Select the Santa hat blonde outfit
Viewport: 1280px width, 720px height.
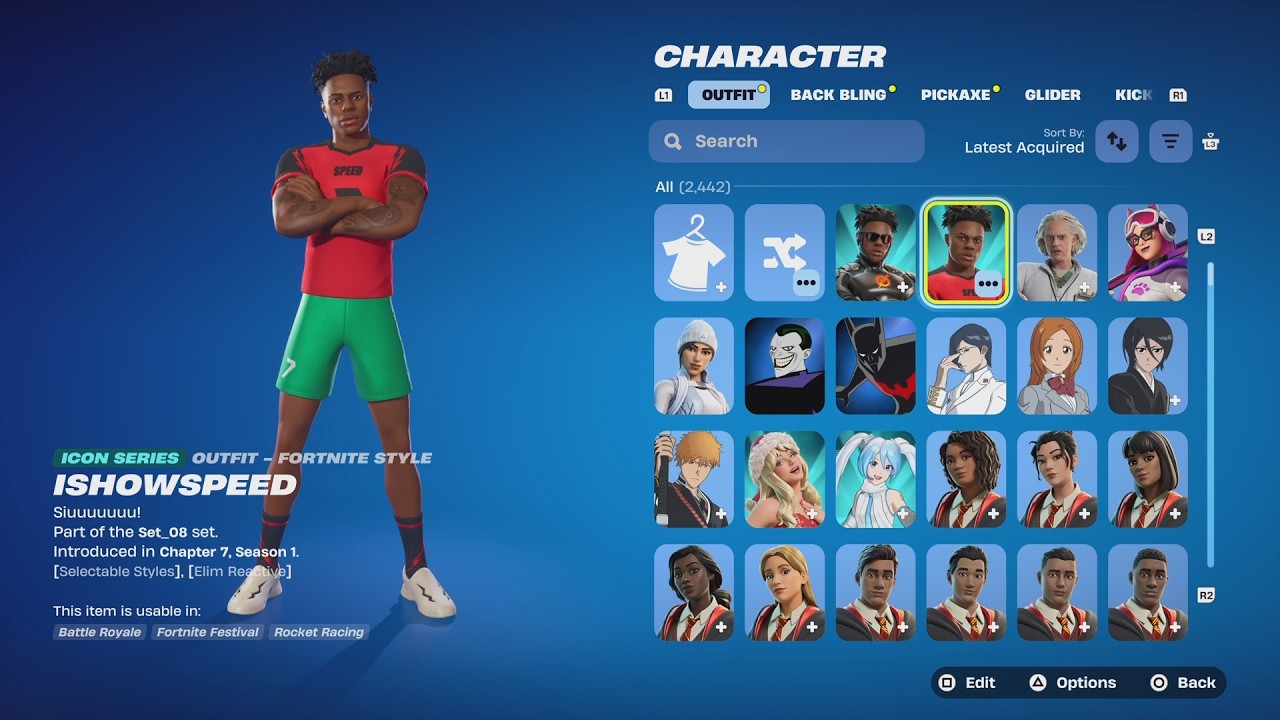point(785,479)
